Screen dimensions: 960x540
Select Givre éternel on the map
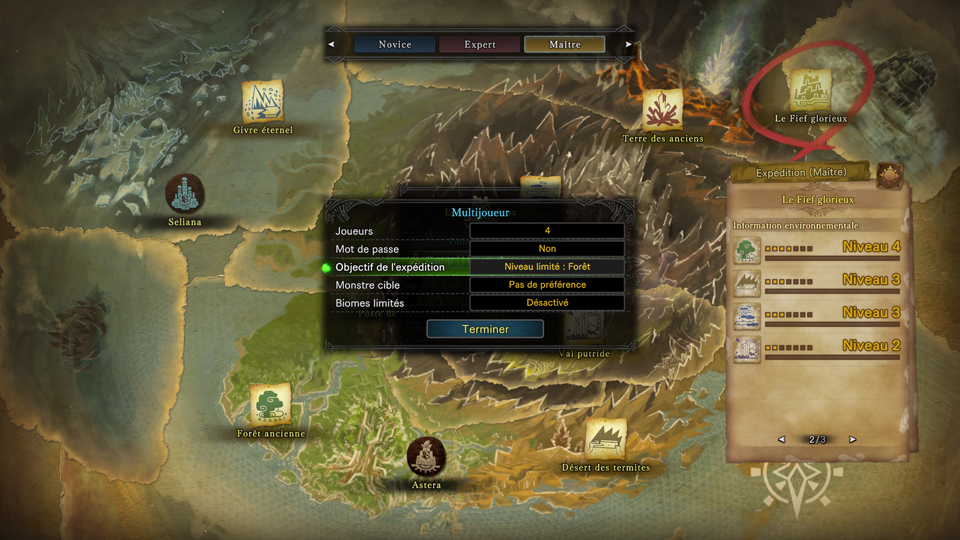(262, 101)
